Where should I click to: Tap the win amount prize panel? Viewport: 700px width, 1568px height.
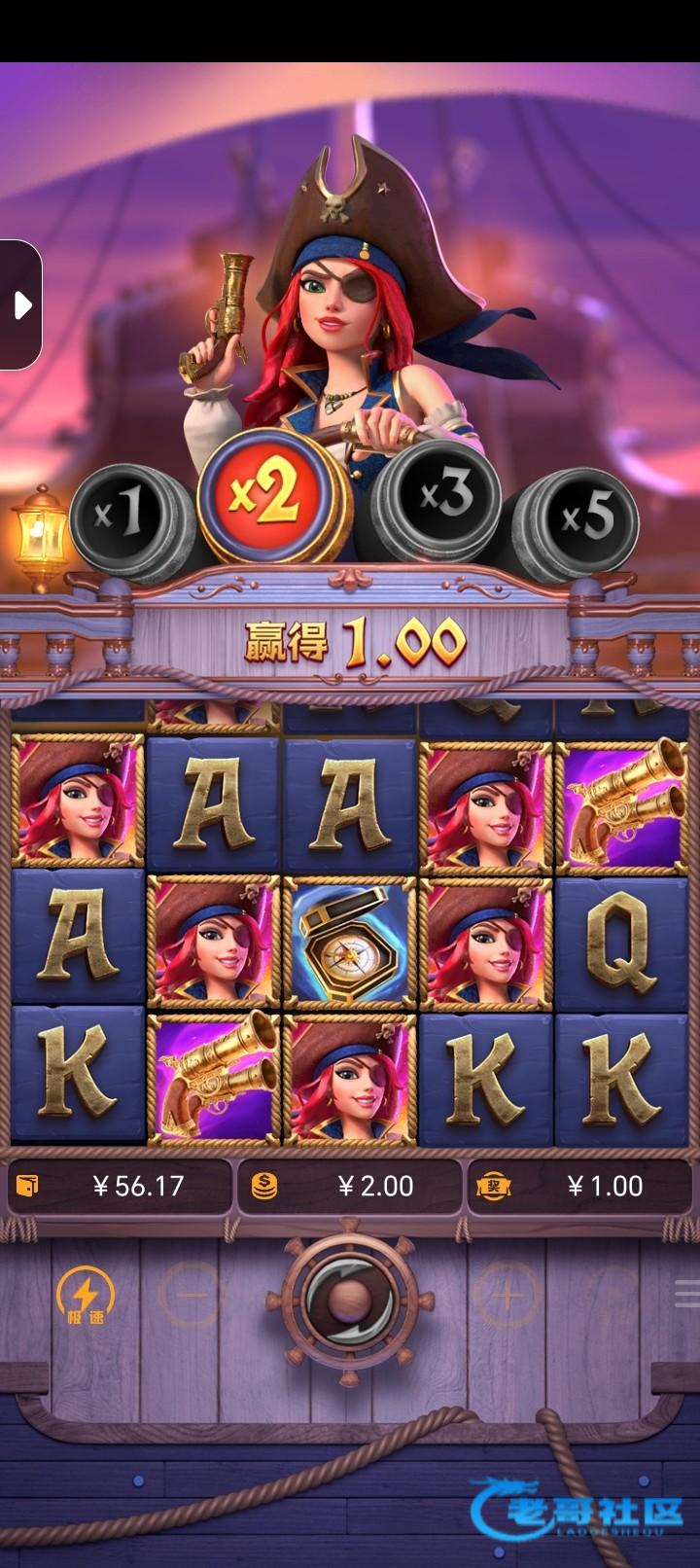point(580,1186)
